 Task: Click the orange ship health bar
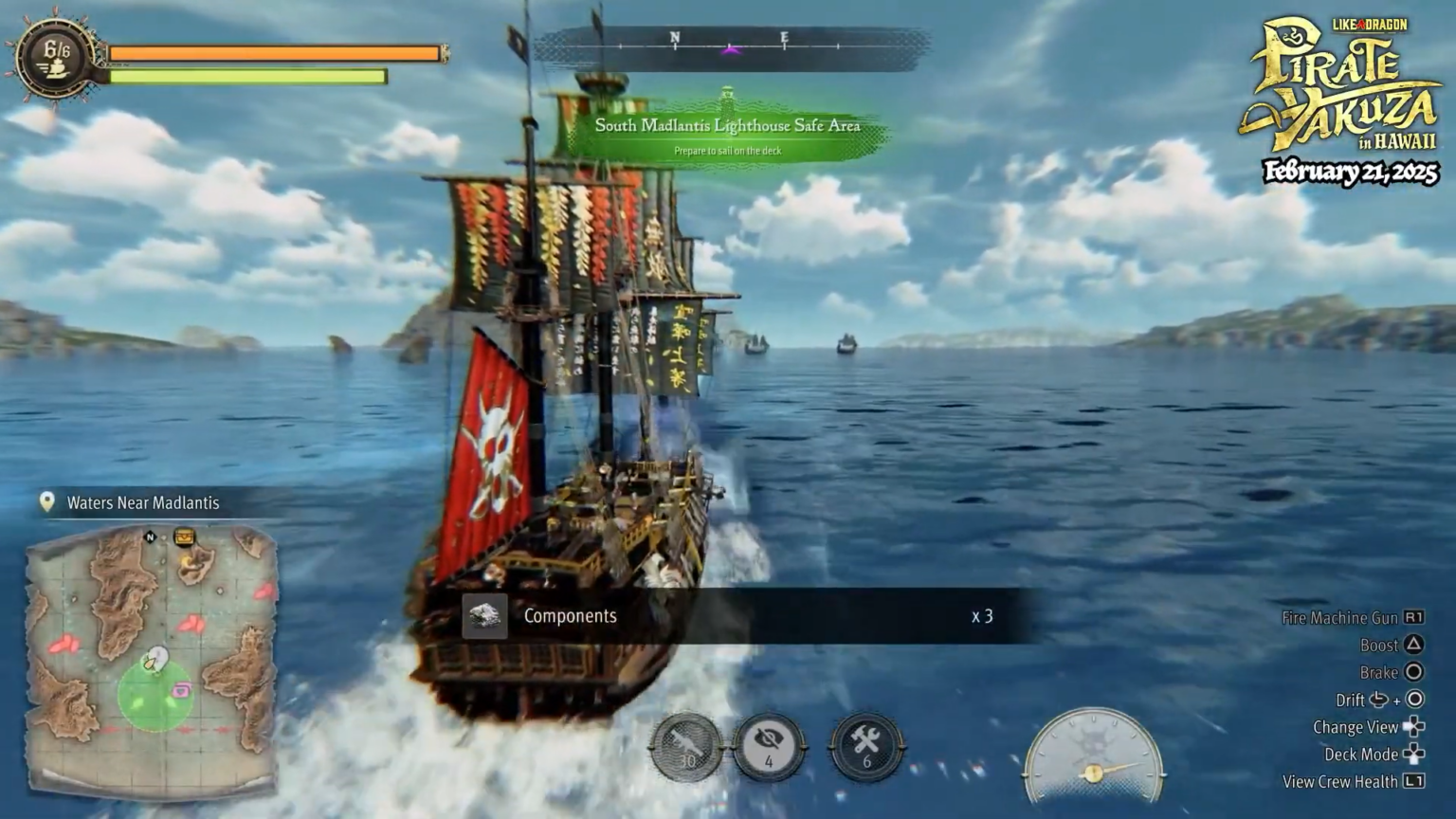[x=275, y=53]
